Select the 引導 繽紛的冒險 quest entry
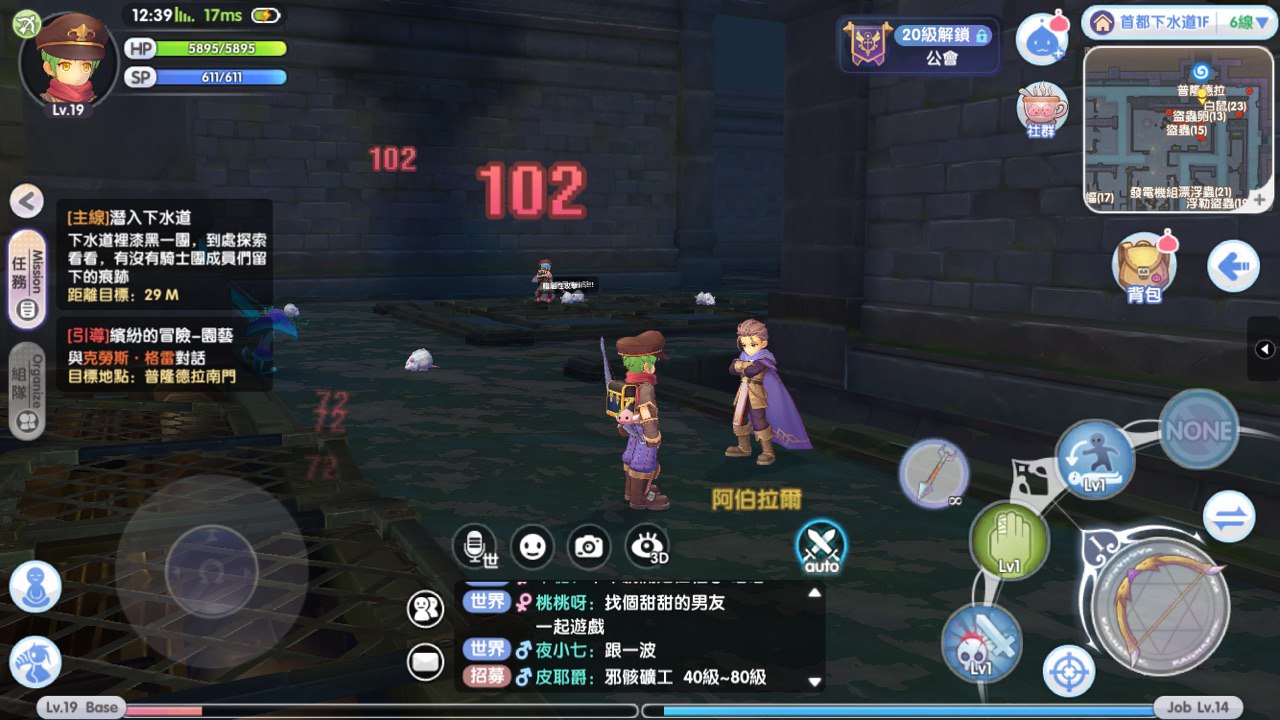The image size is (1280, 720). coord(165,356)
